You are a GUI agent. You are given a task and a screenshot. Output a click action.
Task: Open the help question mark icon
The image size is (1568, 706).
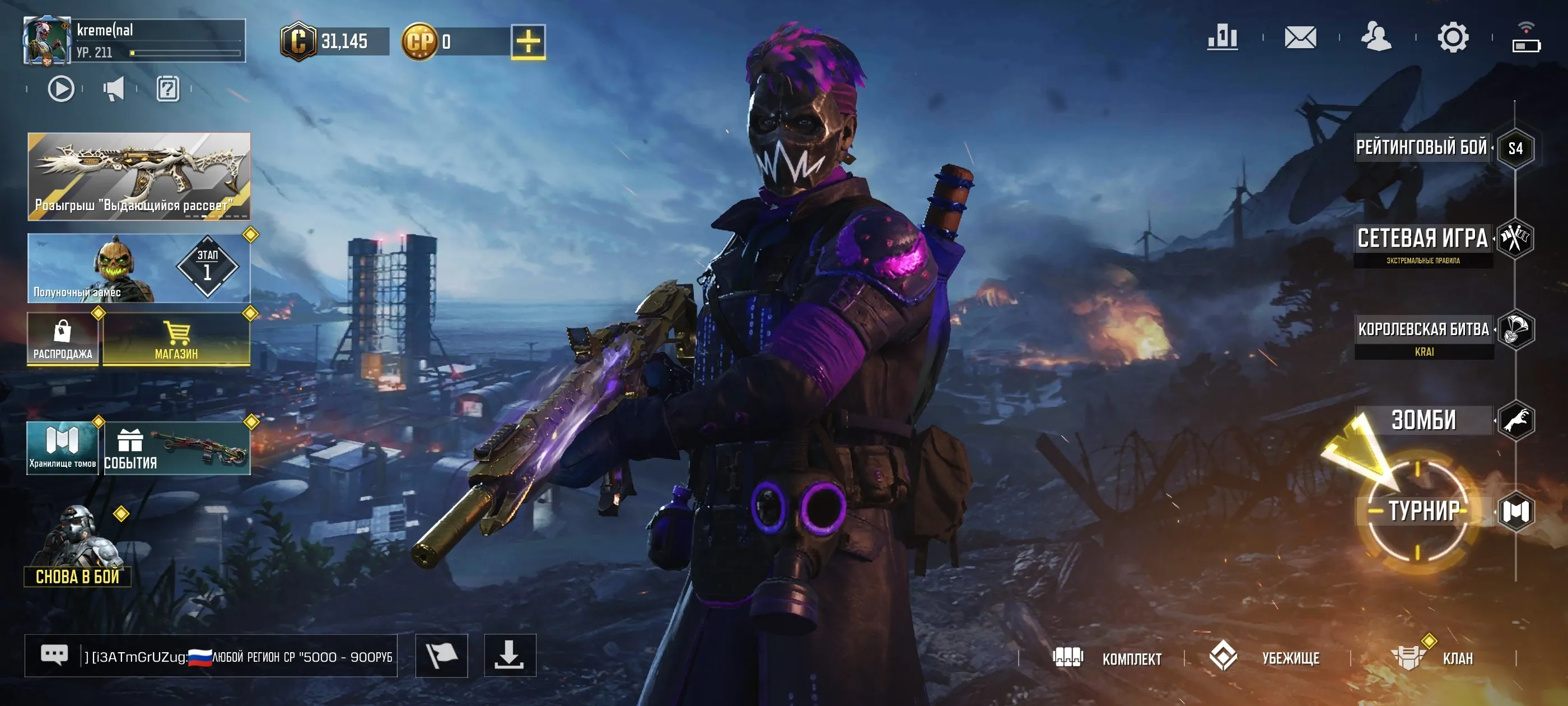tap(168, 89)
